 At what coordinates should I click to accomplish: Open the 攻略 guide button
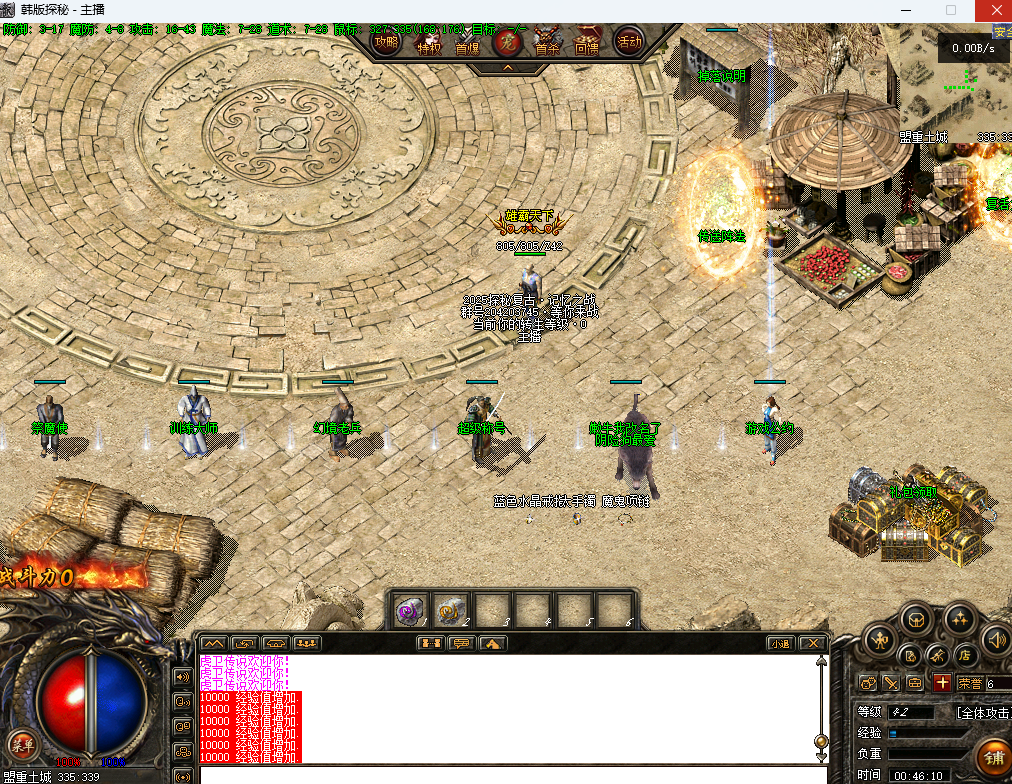pos(386,43)
